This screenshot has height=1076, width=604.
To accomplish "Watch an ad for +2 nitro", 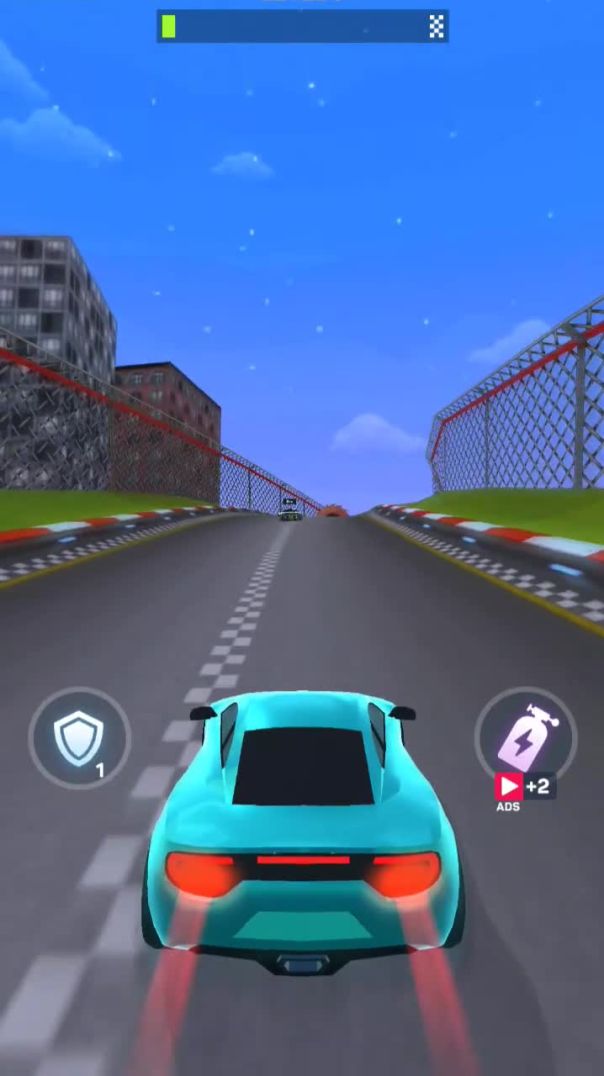I will click(523, 787).
